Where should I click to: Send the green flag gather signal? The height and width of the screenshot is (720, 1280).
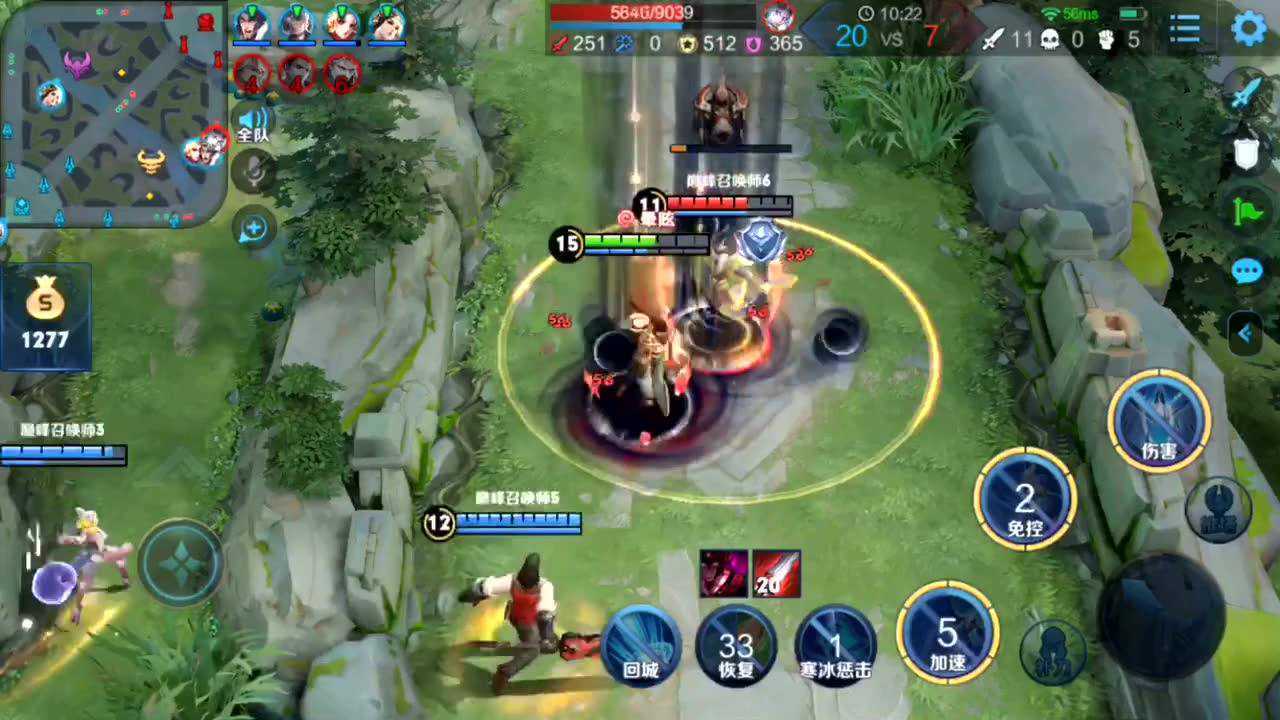pos(1246,212)
